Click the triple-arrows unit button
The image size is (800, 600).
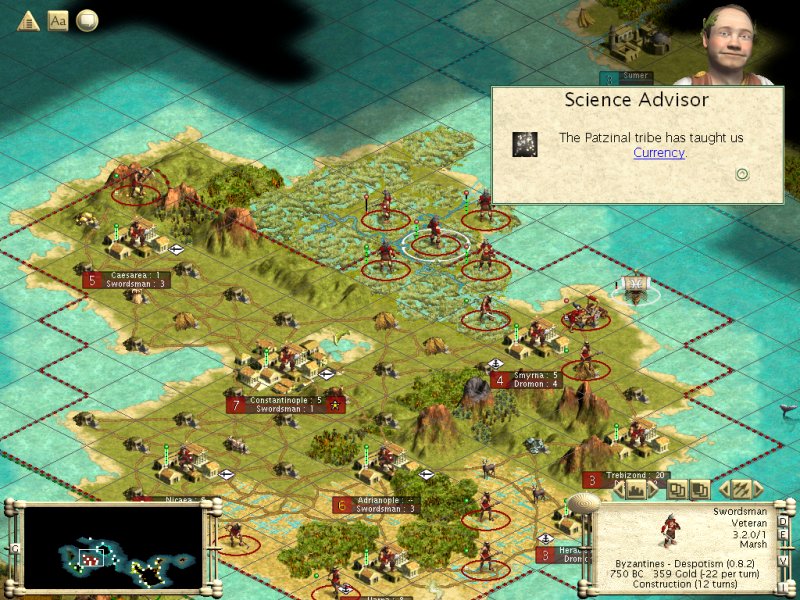coord(740,489)
